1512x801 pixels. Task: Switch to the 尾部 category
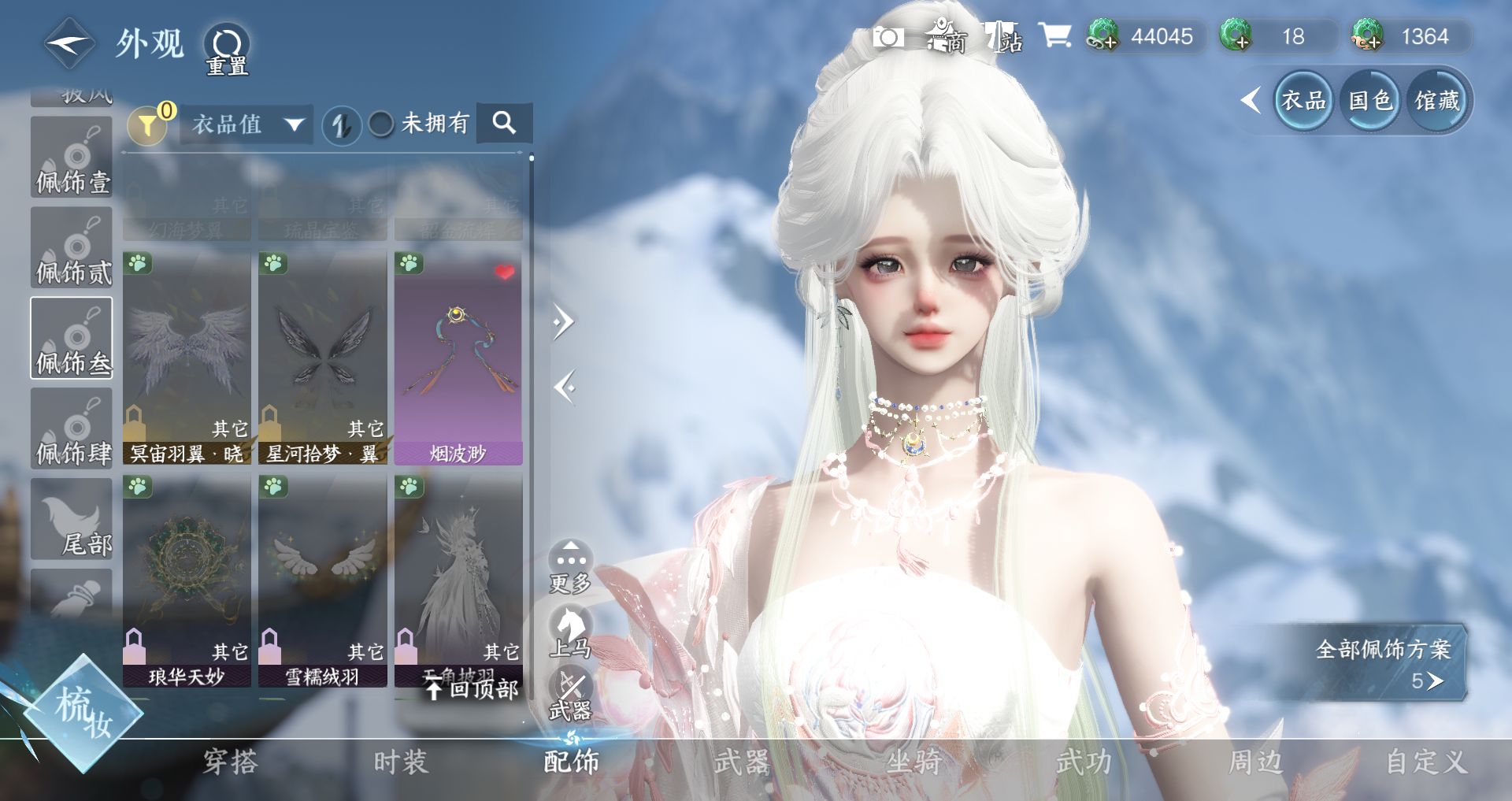tap(72, 519)
